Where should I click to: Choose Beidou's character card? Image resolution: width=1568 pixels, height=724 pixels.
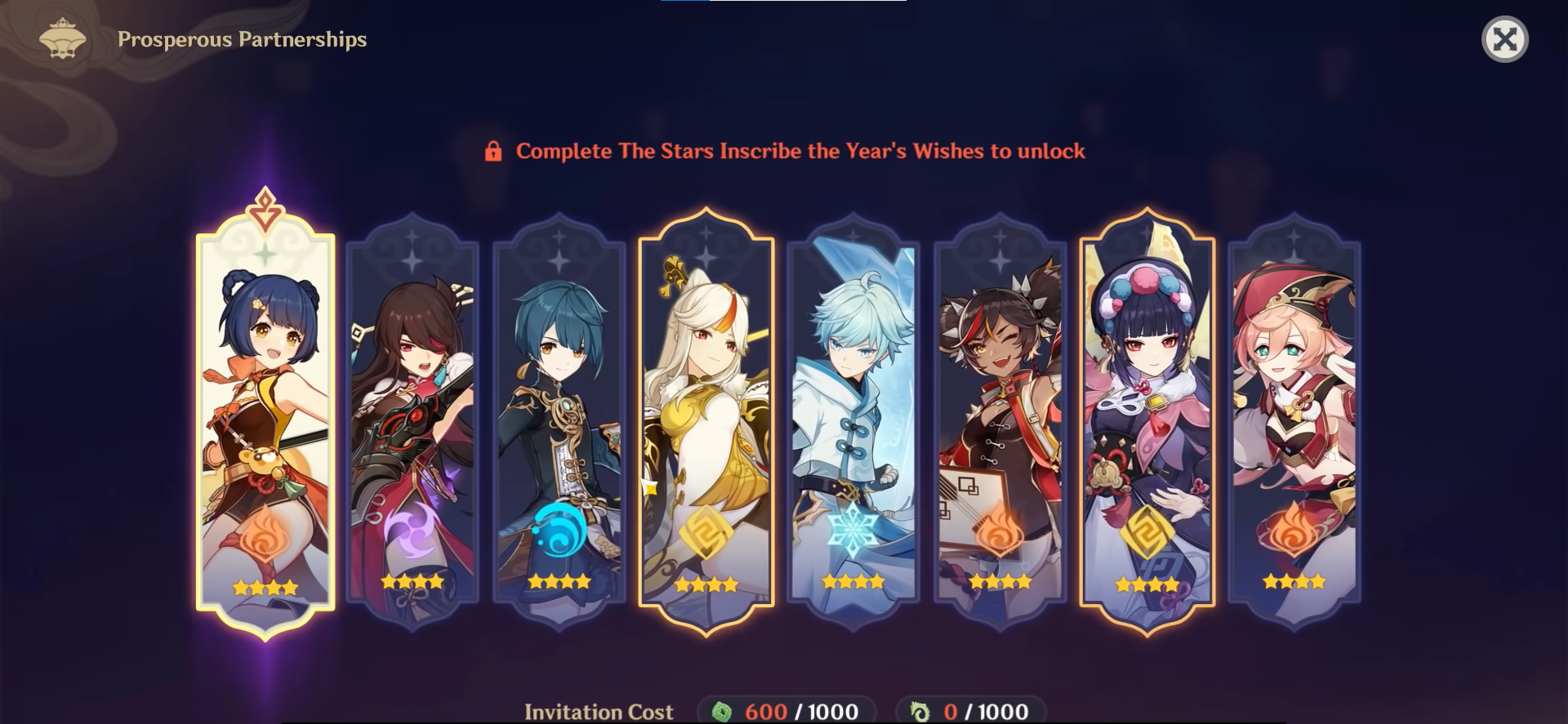[x=412, y=420]
